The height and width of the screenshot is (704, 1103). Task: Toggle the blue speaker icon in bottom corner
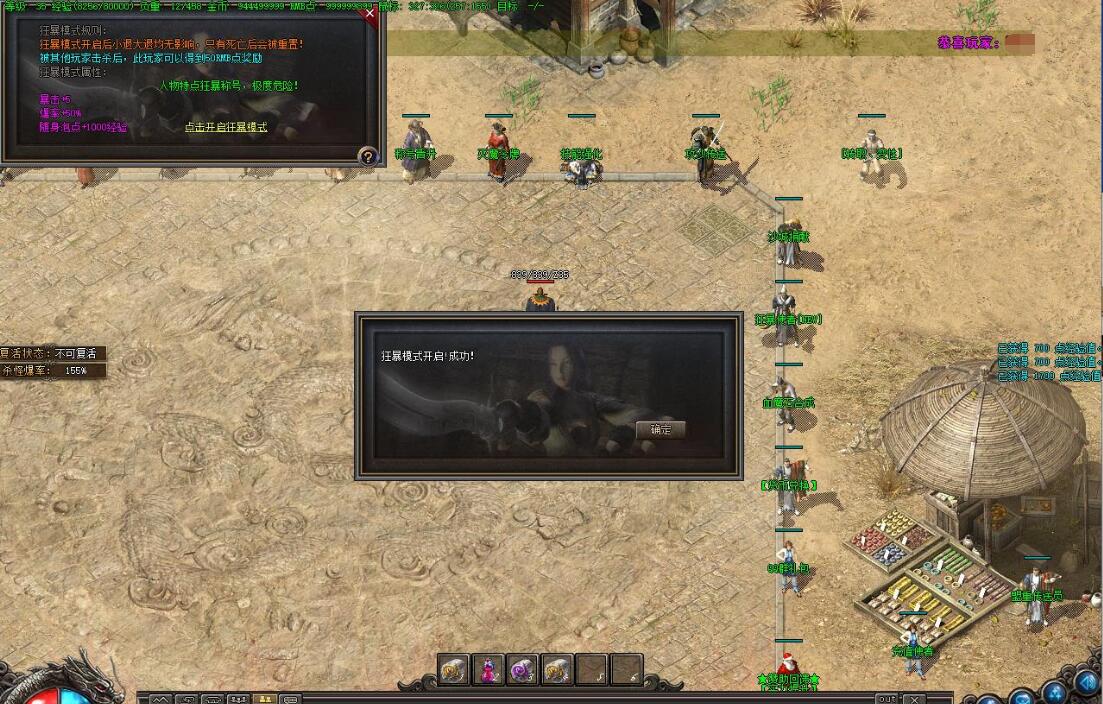point(1086,682)
